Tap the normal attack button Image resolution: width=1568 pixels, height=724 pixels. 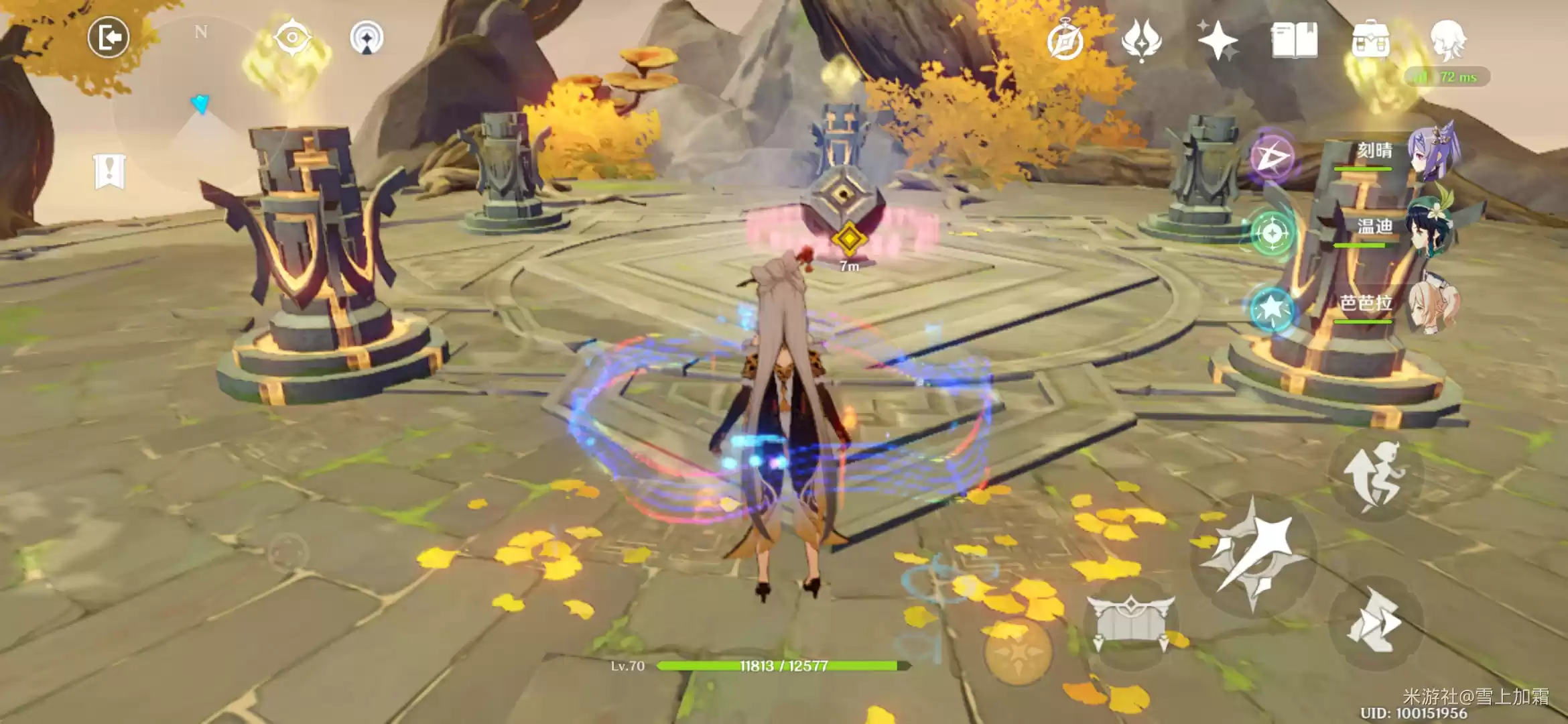click(1252, 554)
